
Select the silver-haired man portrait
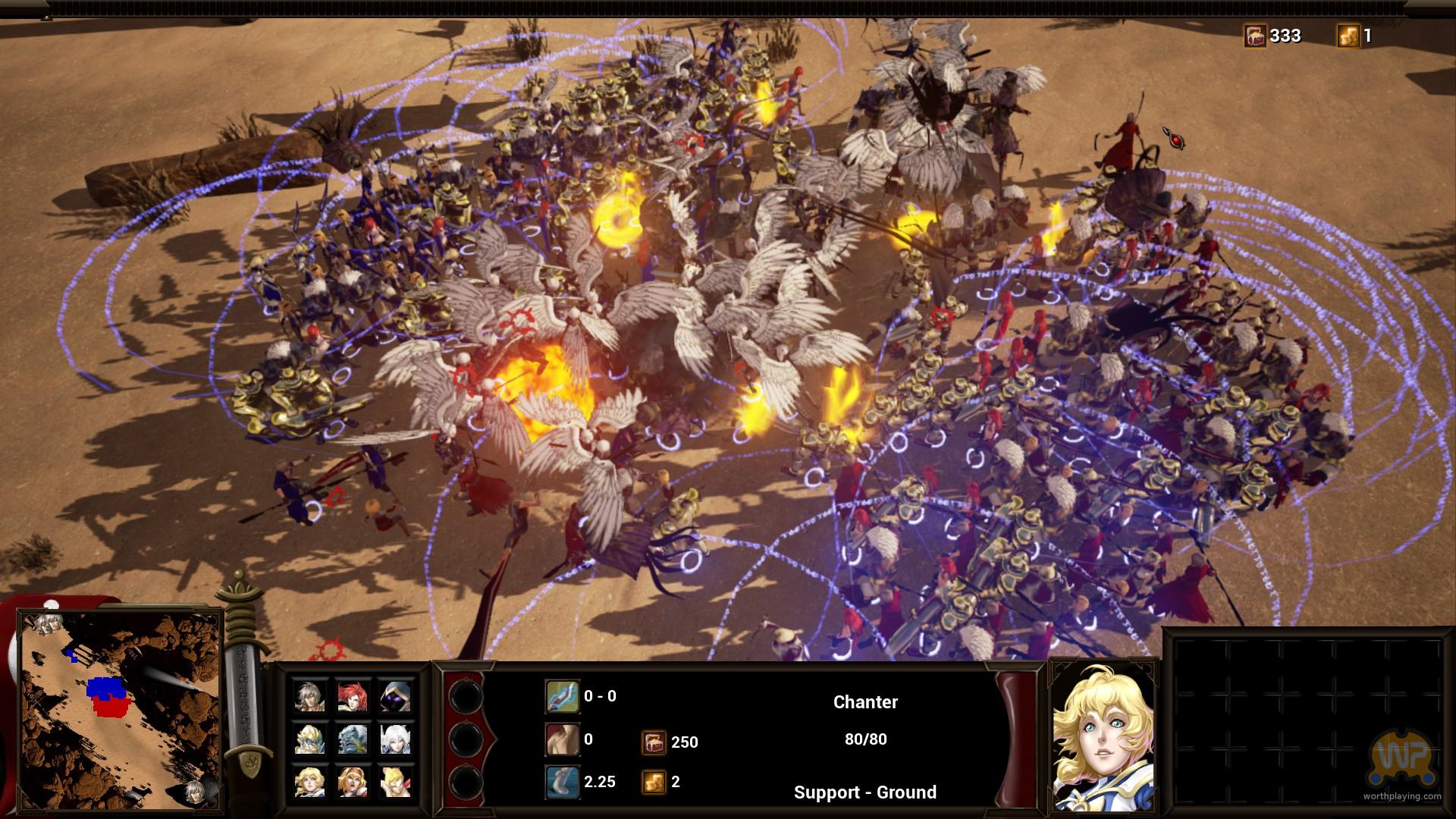[310, 695]
